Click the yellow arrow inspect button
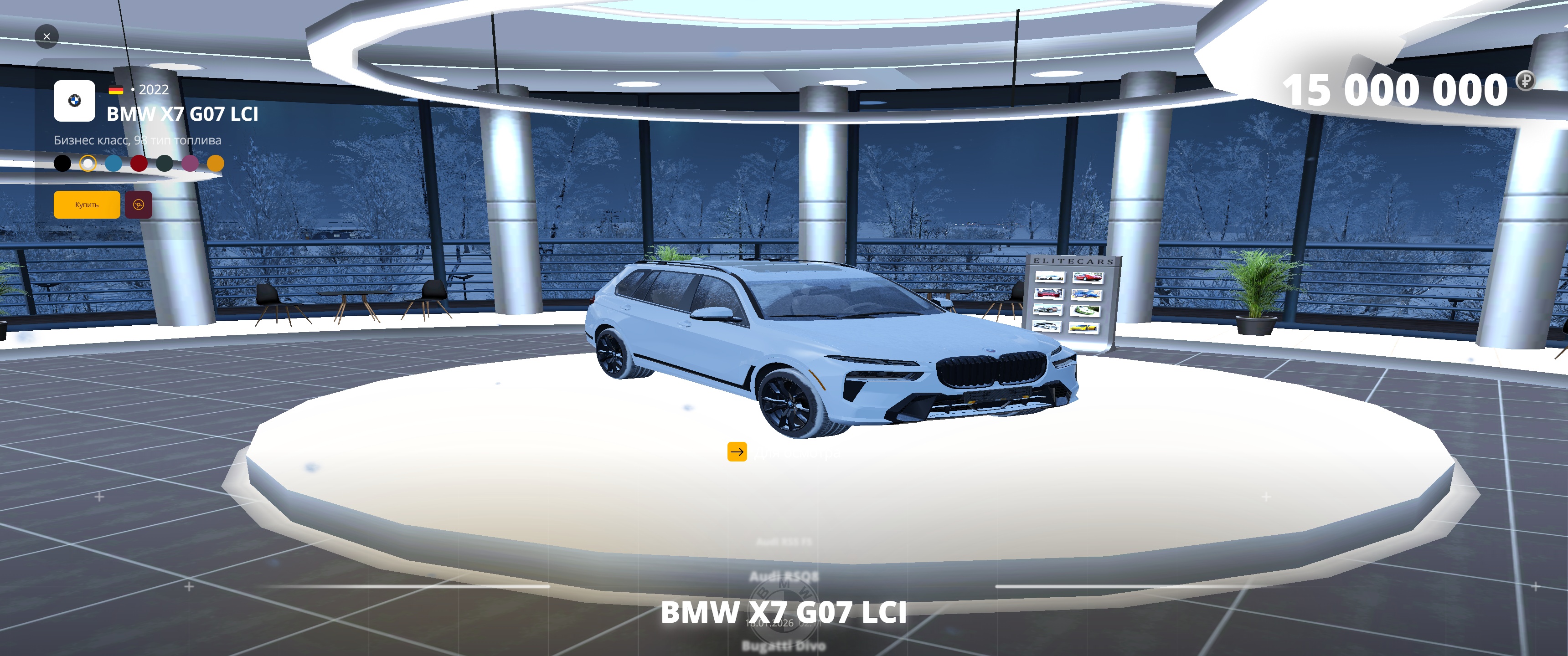 [737, 451]
